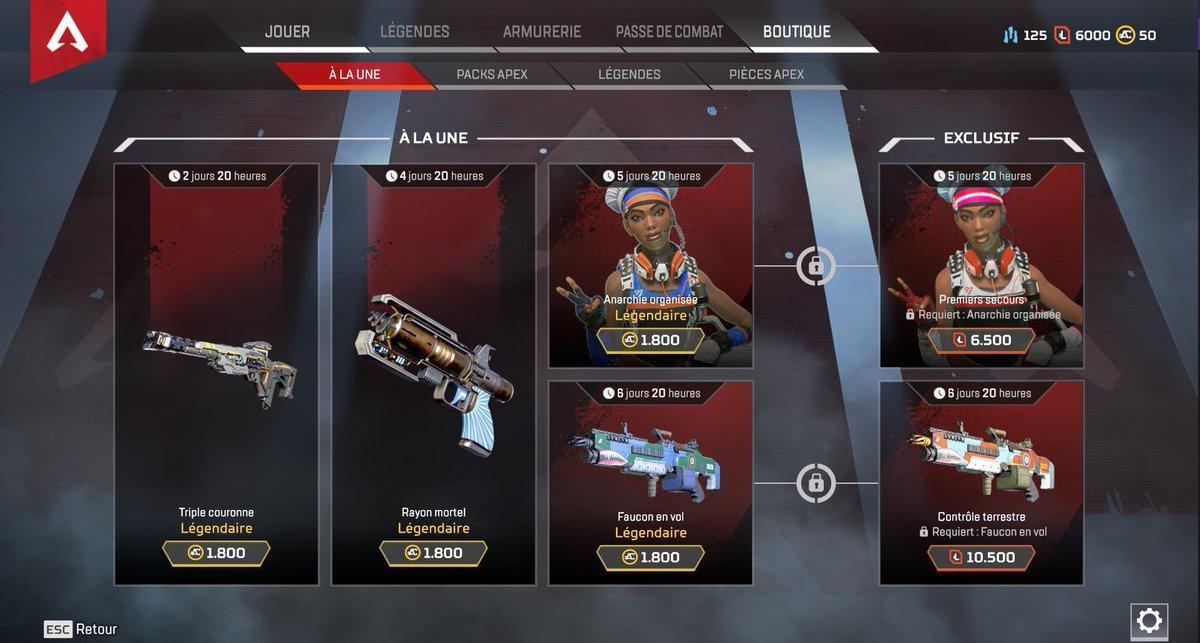Viewport: 1200px width, 643px height.
Task: Open the Packs Apex shop section
Action: pos(491,75)
